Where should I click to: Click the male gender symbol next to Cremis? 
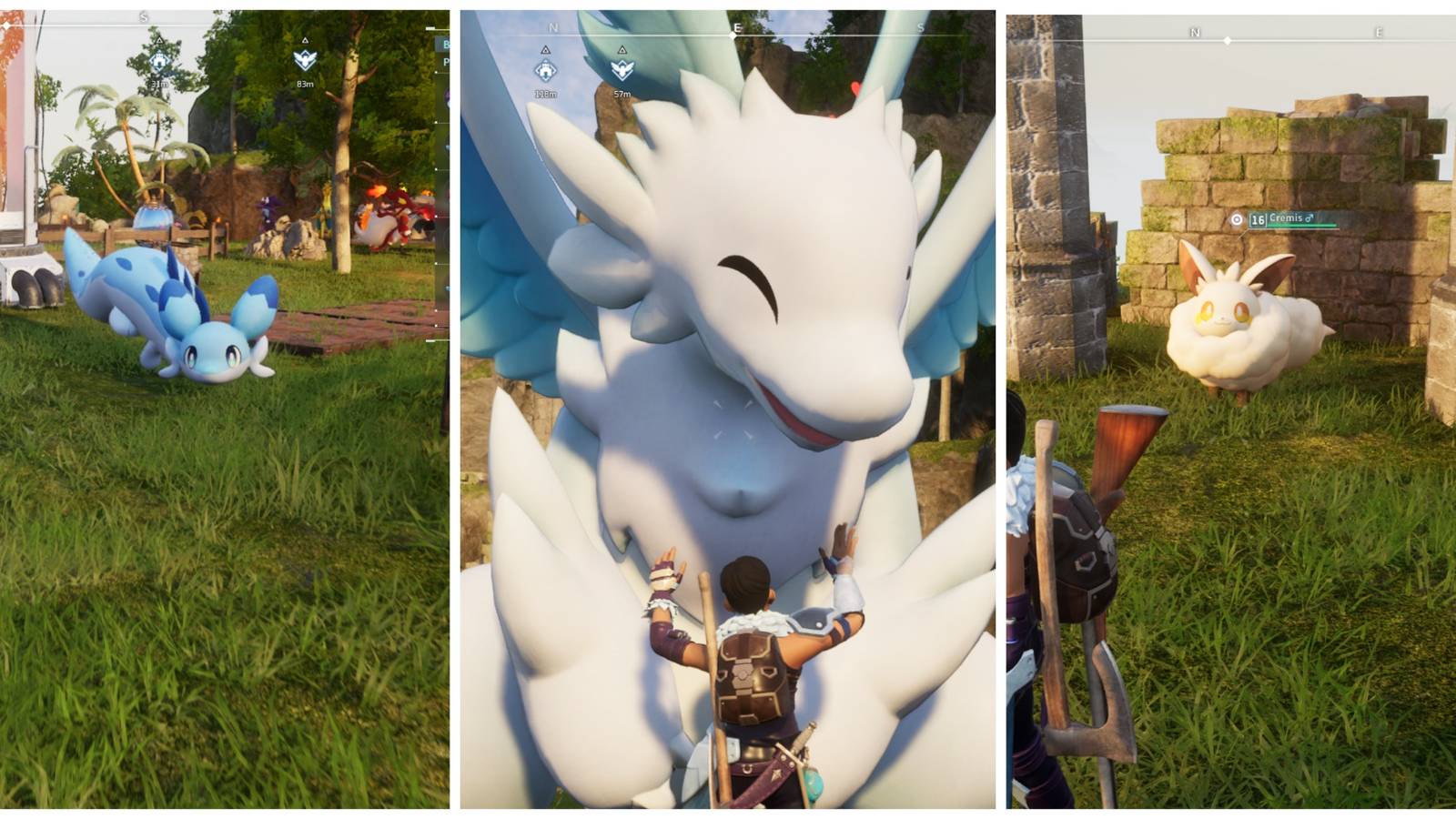pos(1309,217)
